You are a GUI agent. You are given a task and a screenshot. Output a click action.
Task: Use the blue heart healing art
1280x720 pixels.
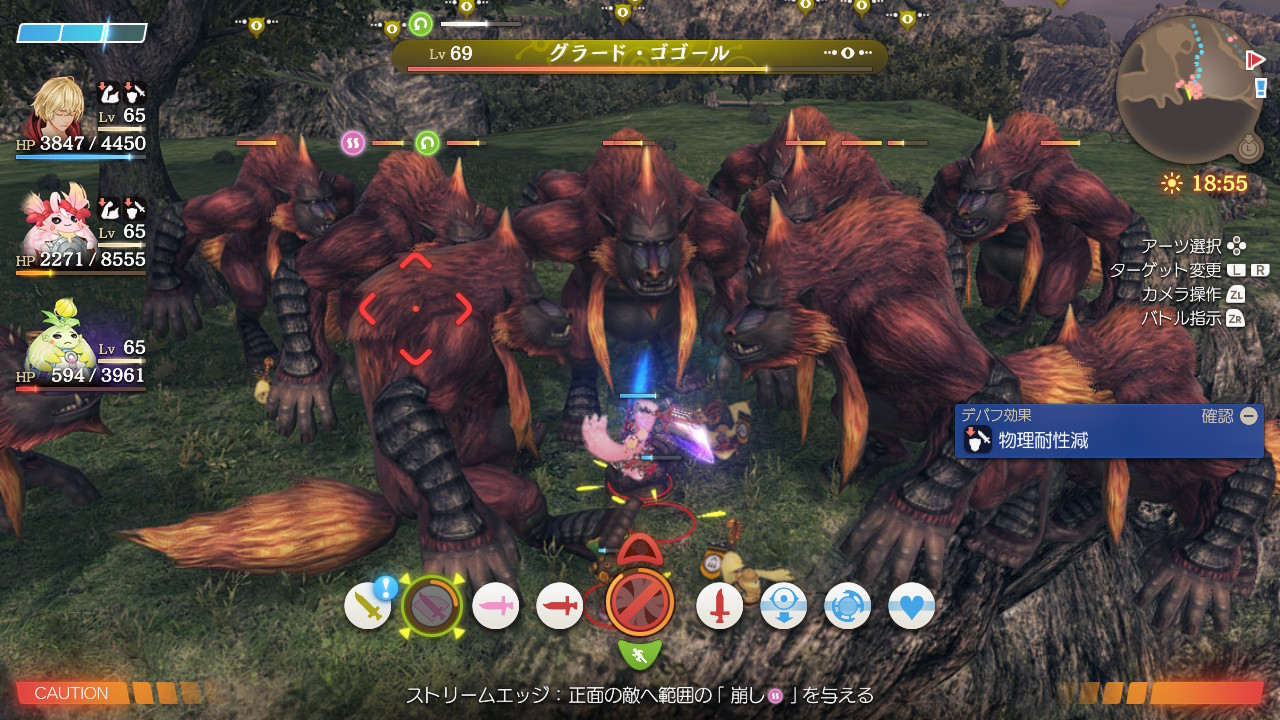pos(911,606)
